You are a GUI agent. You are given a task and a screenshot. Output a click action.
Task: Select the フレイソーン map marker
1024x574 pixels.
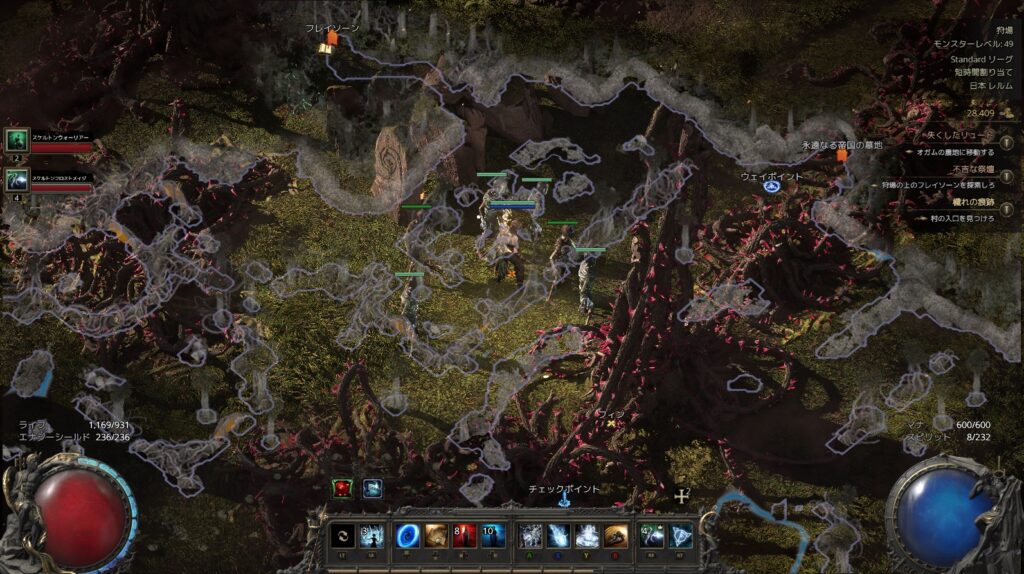[332, 38]
